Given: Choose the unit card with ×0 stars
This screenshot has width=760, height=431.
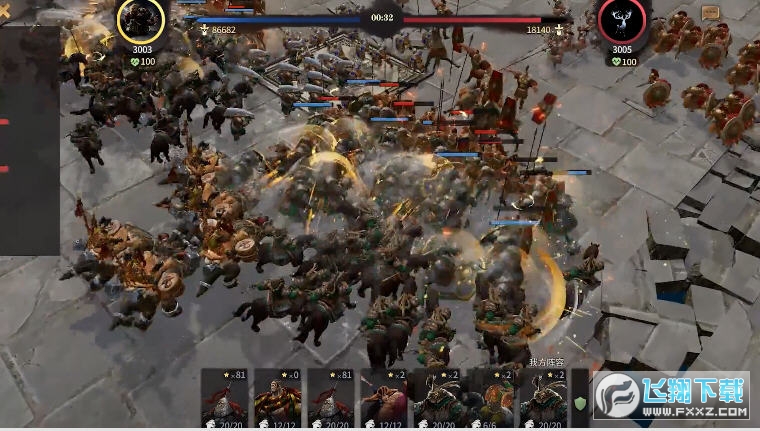Looking at the screenshot, I should [x=278, y=400].
